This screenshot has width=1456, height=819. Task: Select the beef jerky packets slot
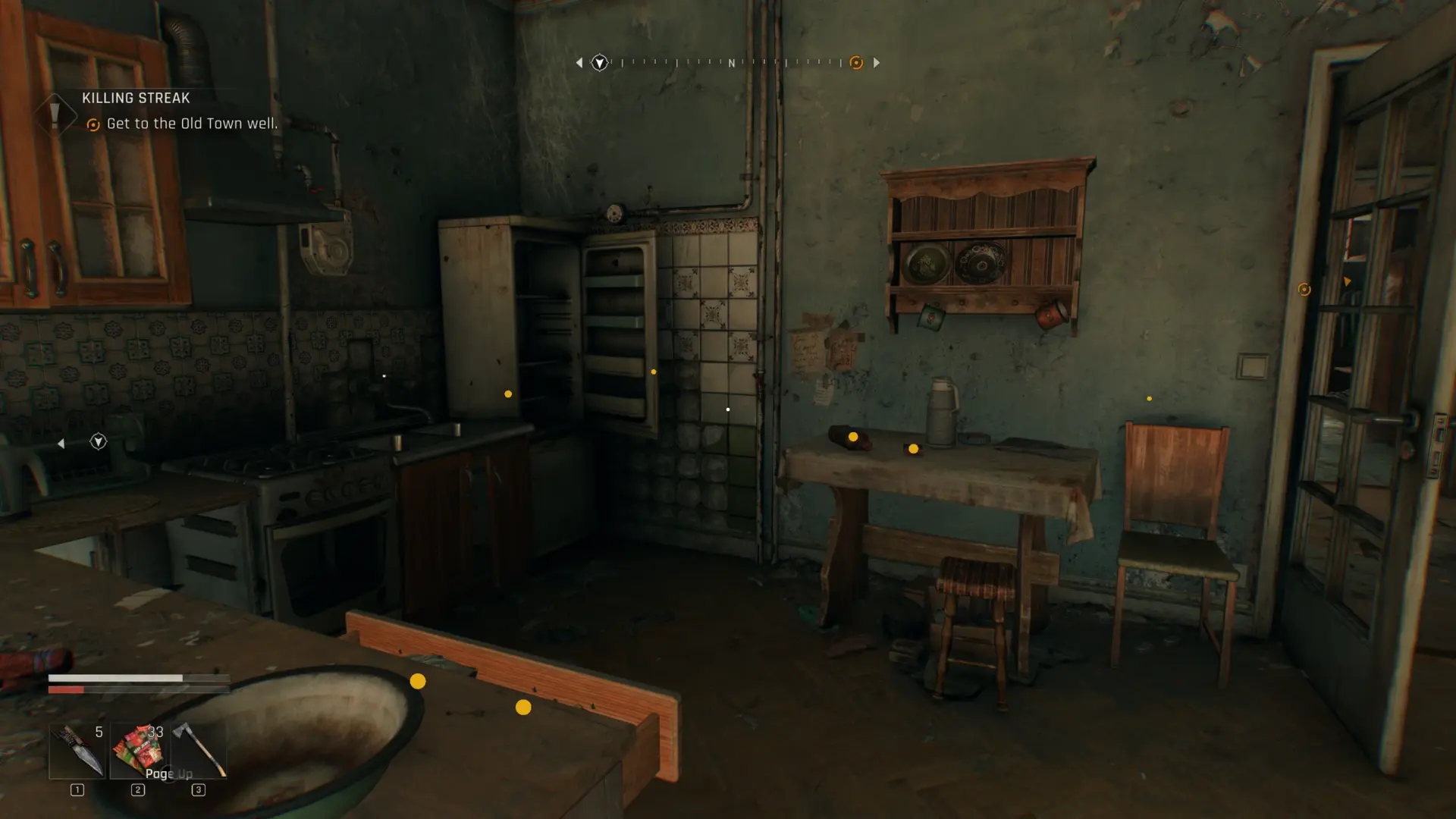click(138, 751)
